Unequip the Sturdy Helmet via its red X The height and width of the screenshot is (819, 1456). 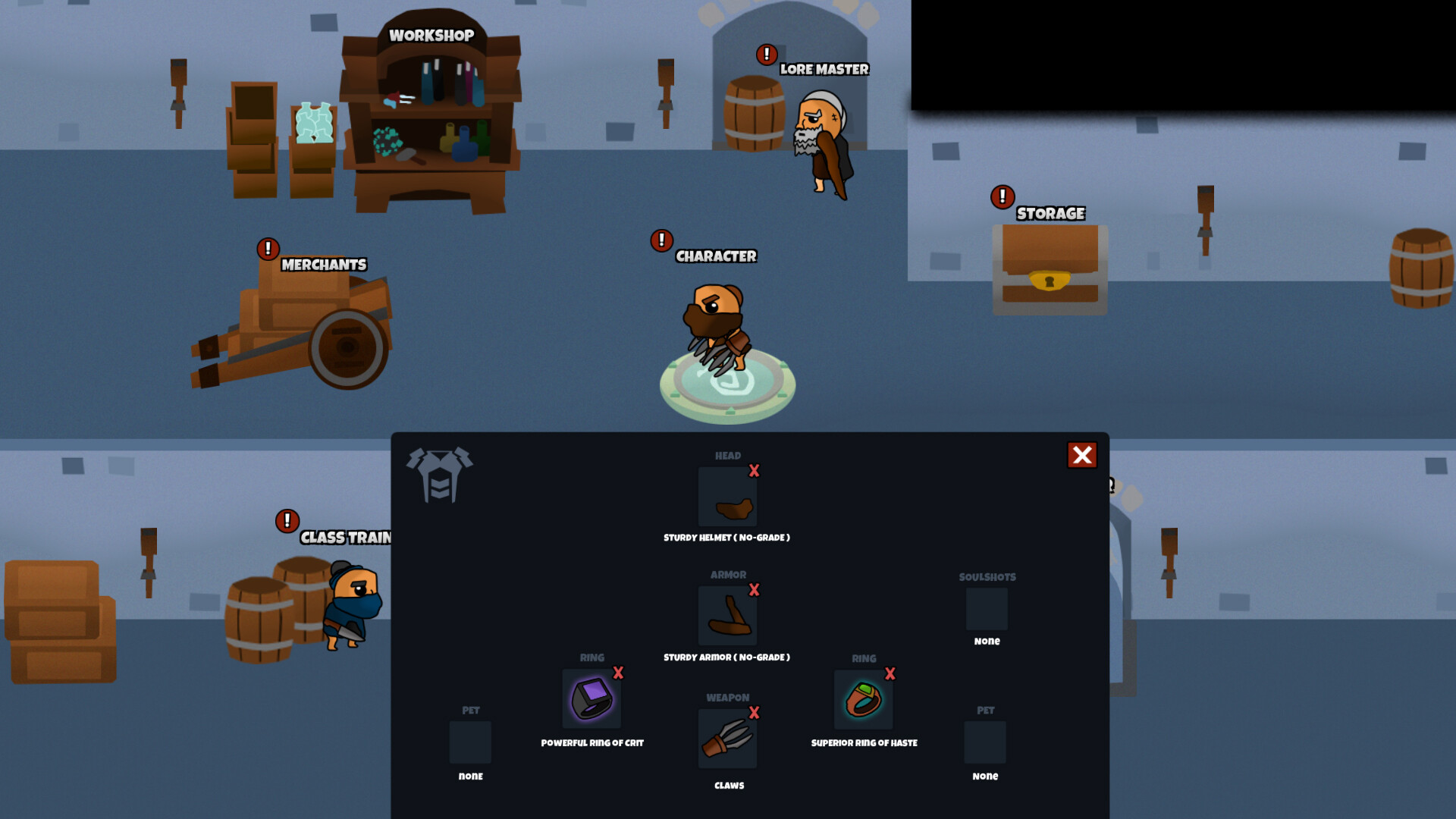(x=754, y=472)
